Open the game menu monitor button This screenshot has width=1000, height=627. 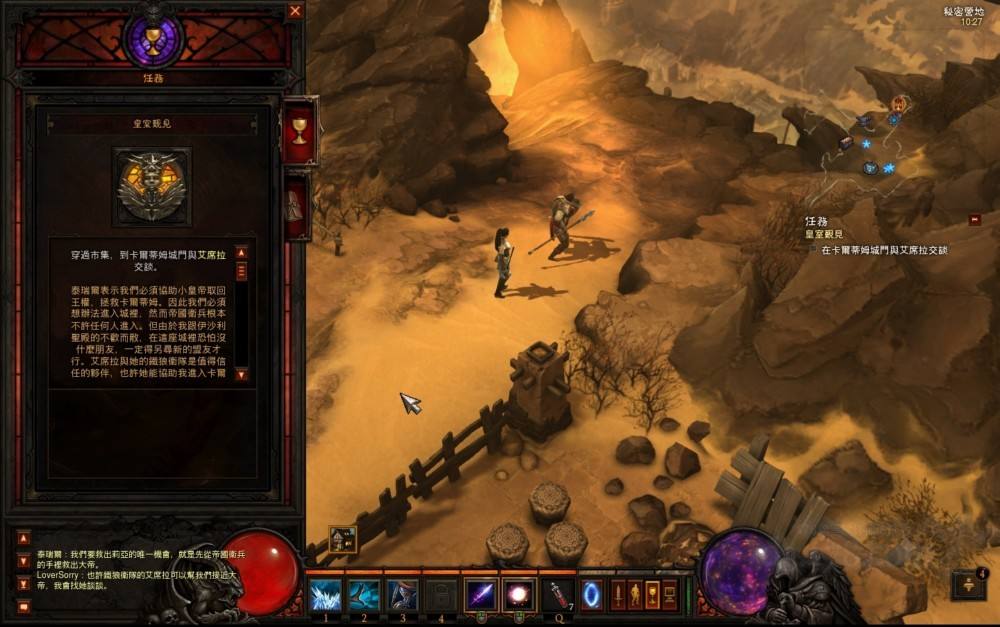tap(670, 595)
